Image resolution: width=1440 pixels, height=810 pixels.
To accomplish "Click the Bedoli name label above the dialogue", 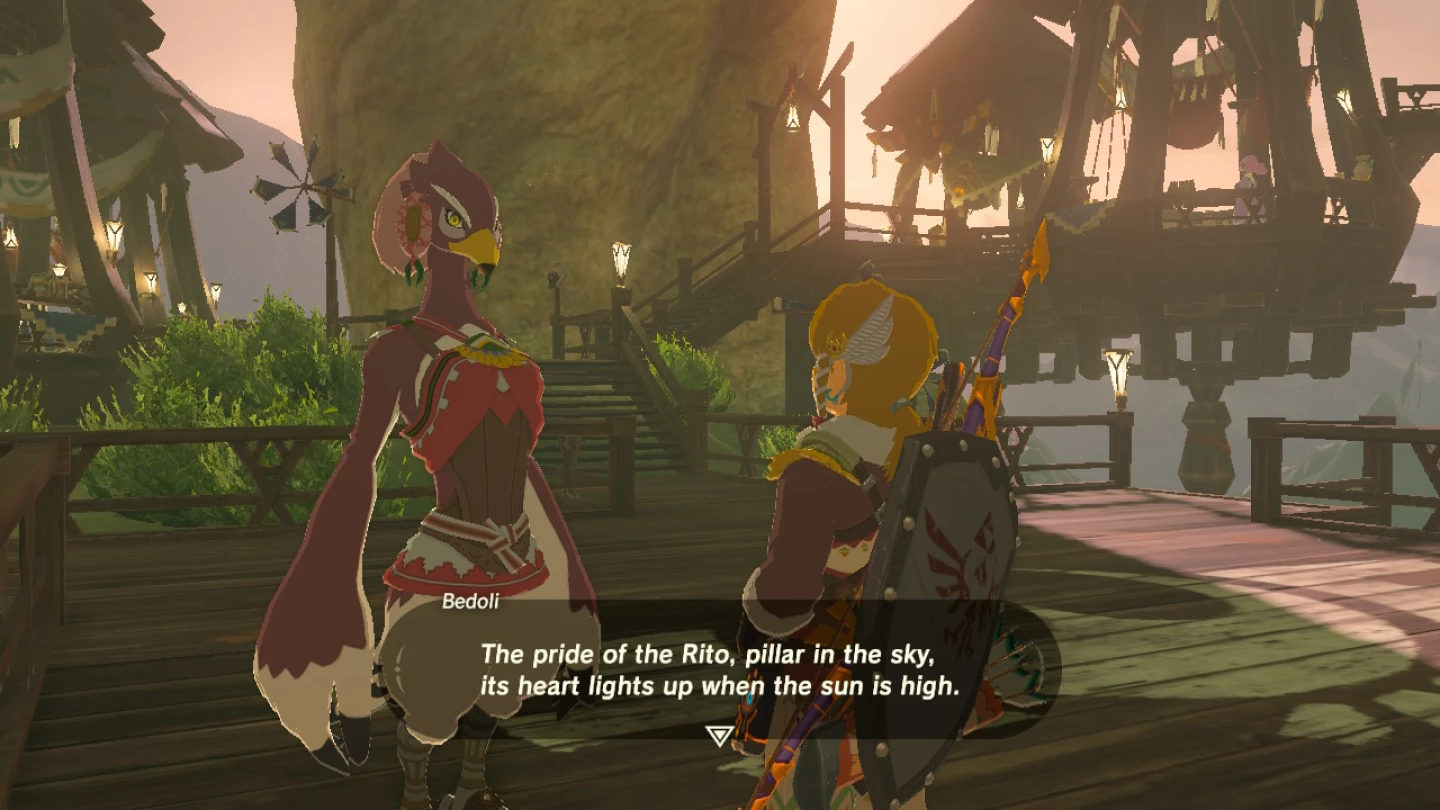I will click(x=472, y=601).
